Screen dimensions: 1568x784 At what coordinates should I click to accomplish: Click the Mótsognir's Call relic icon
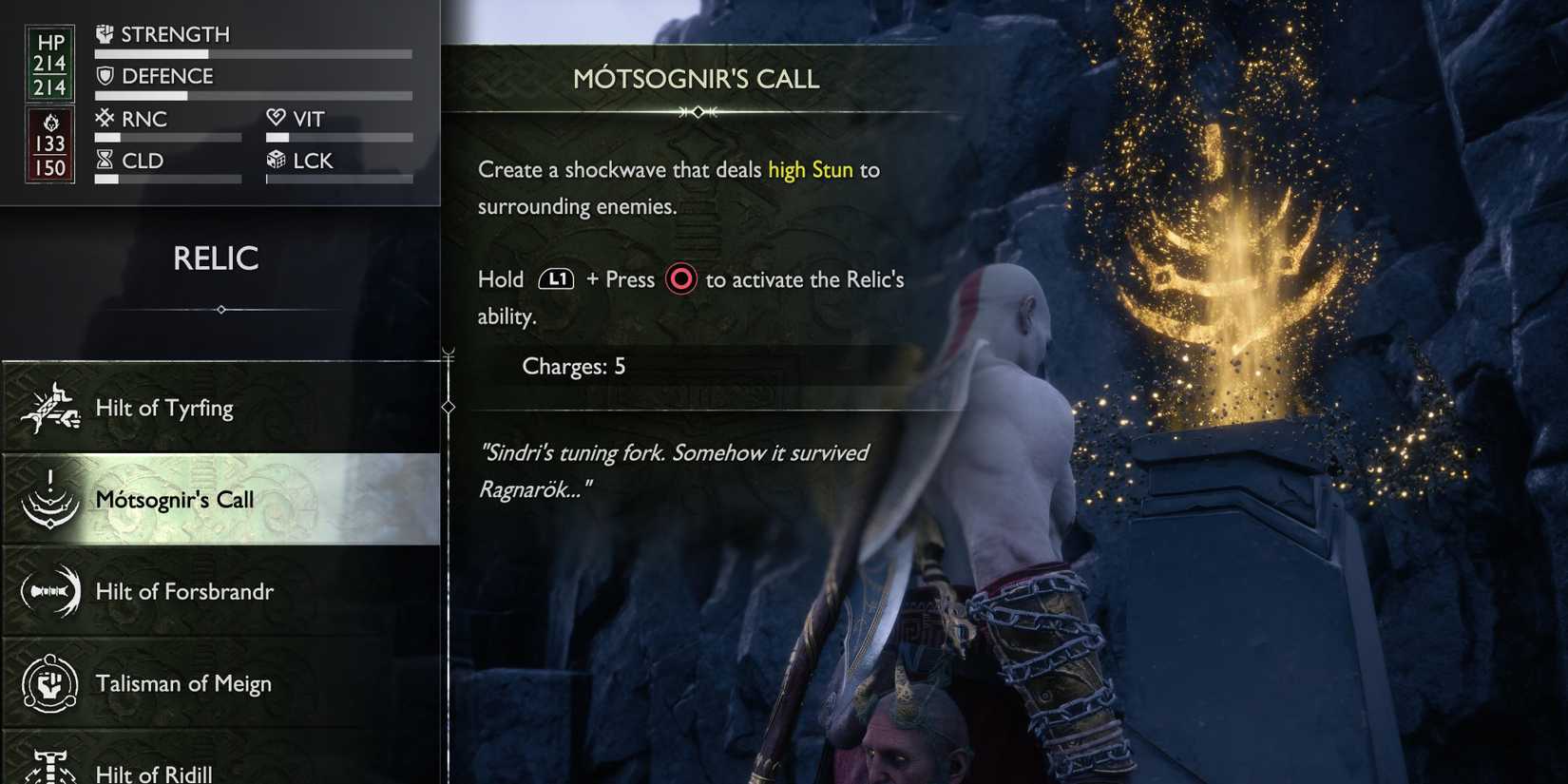pyautogui.click(x=49, y=499)
